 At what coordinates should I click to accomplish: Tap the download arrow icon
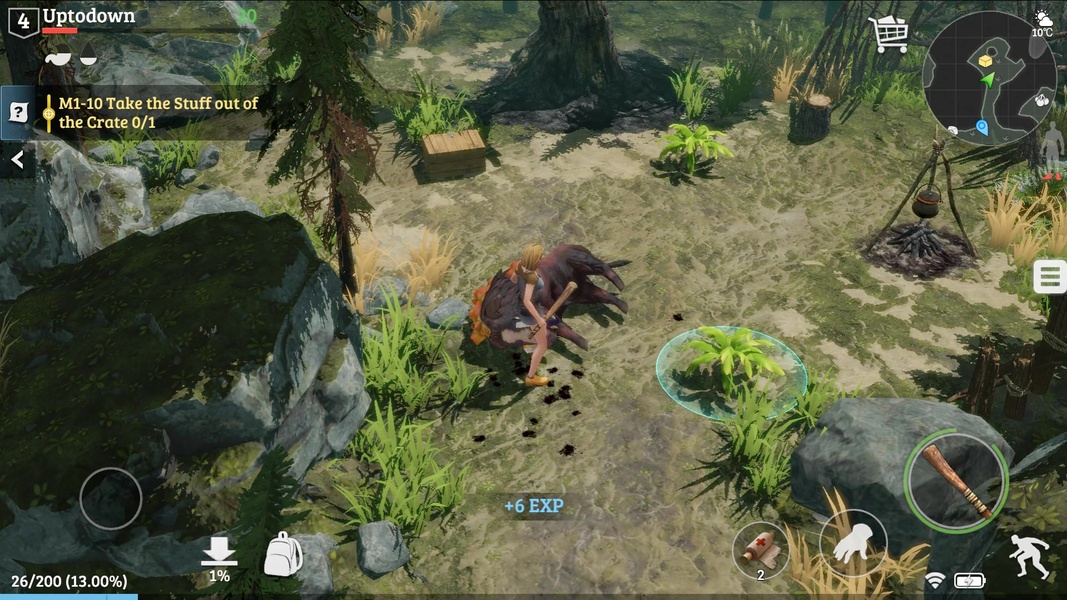pos(219,553)
